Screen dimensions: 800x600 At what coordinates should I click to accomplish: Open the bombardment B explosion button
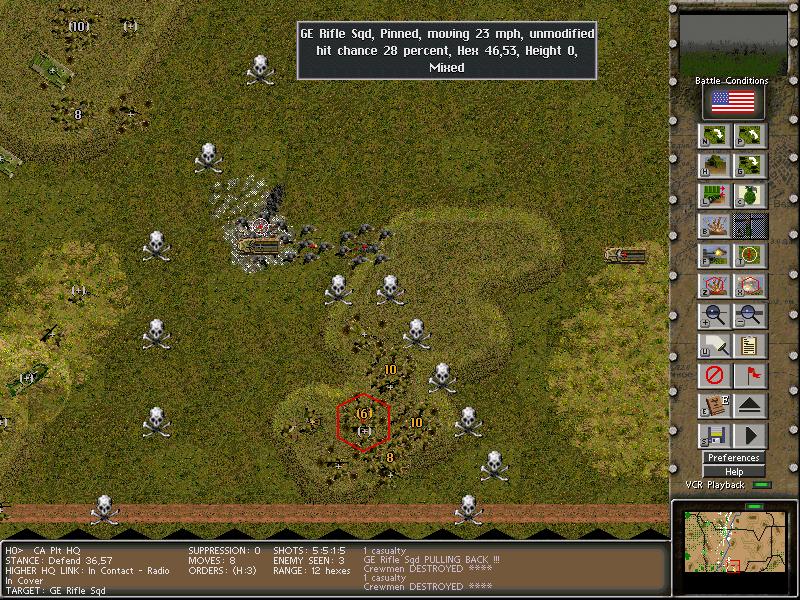pyautogui.click(x=715, y=226)
